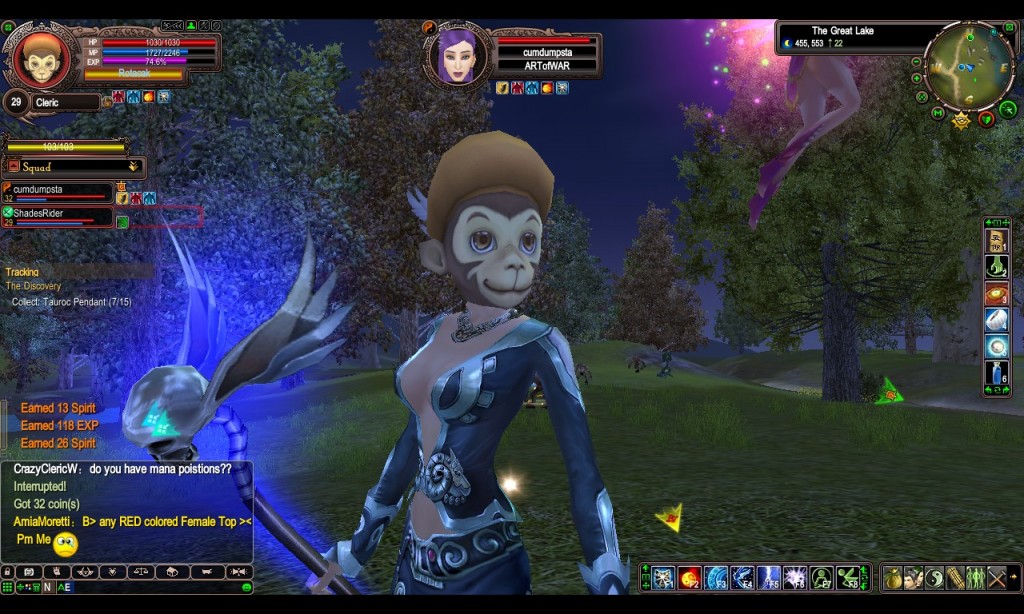Viewport: 1024px width, 614px height.
Task: Open the chat emoticon smiley button
Action: point(247,588)
